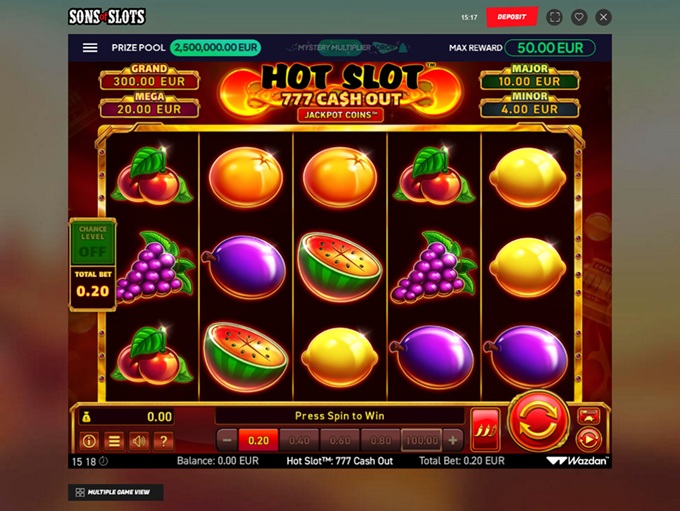Open the game info button
Image resolution: width=680 pixels, height=511 pixels.
coord(89,441)
